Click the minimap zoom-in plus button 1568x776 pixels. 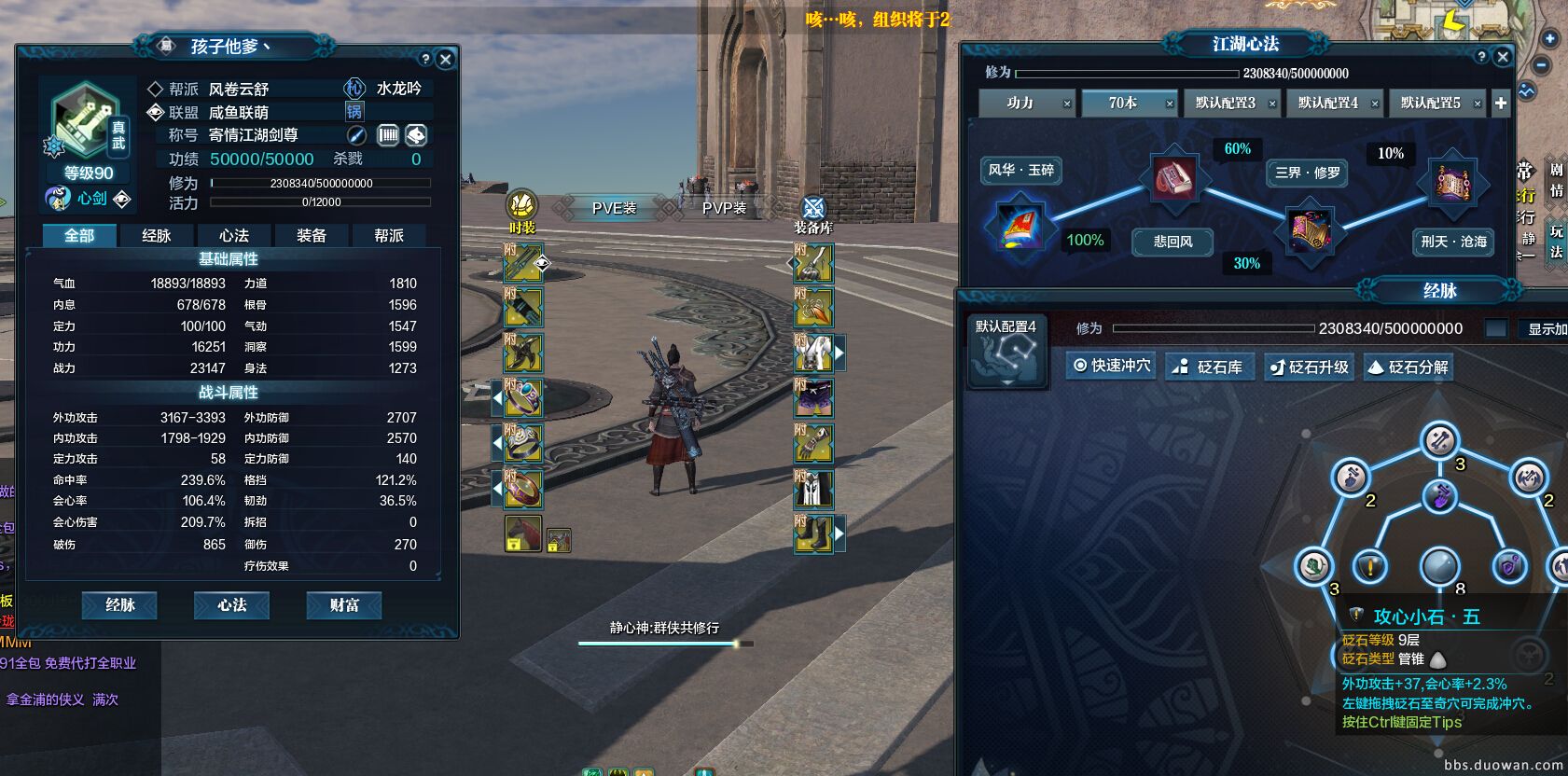[x=1550, y=38]
